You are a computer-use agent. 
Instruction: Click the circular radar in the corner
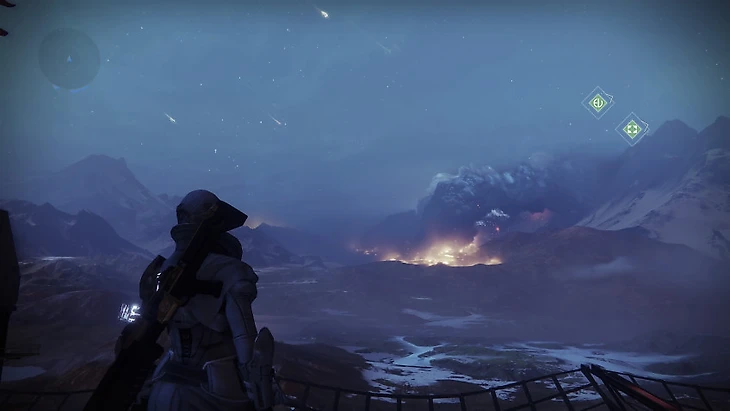click(x=69, y=58)
